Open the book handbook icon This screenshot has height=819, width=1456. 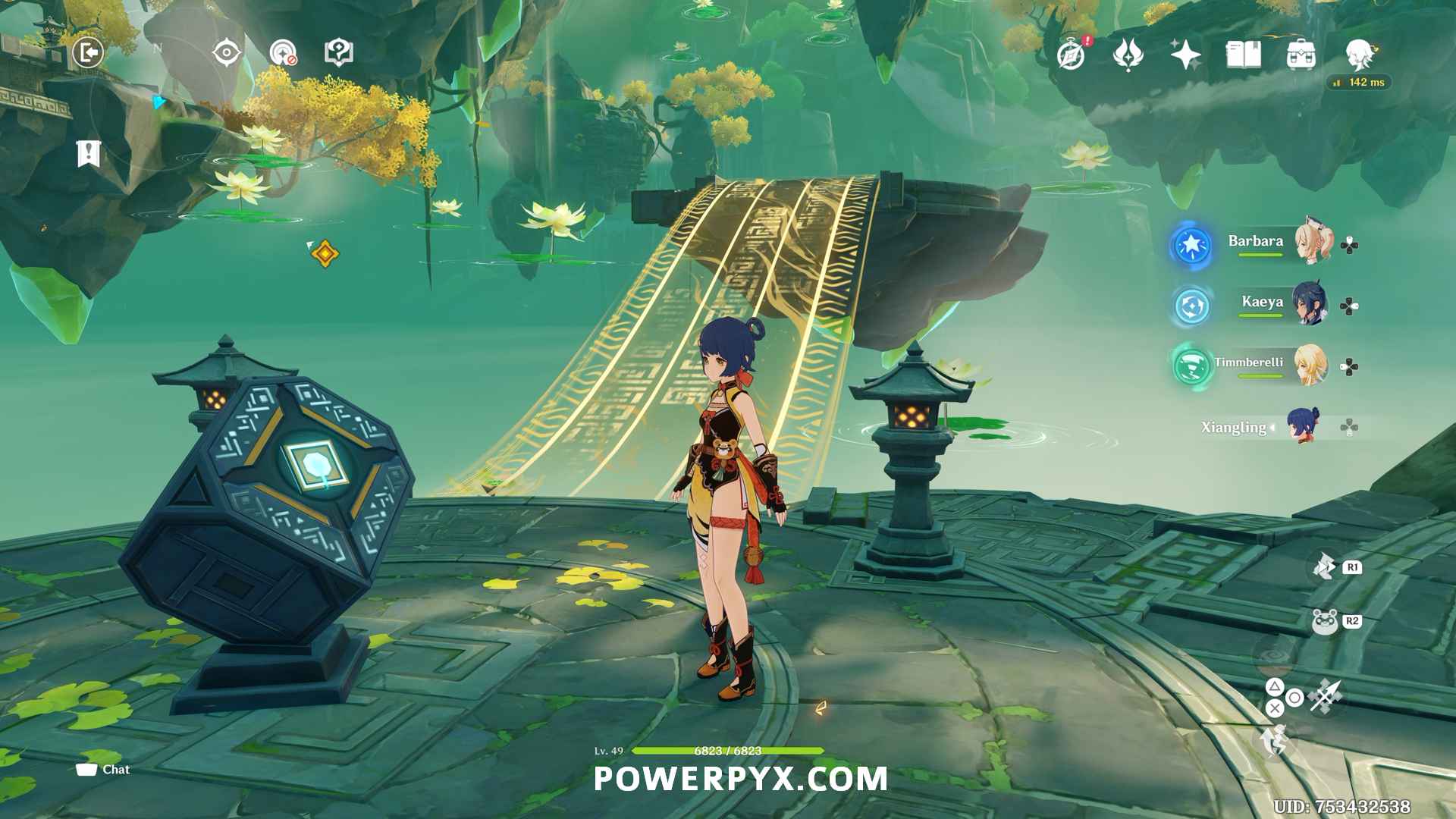tap(1243, 55)
